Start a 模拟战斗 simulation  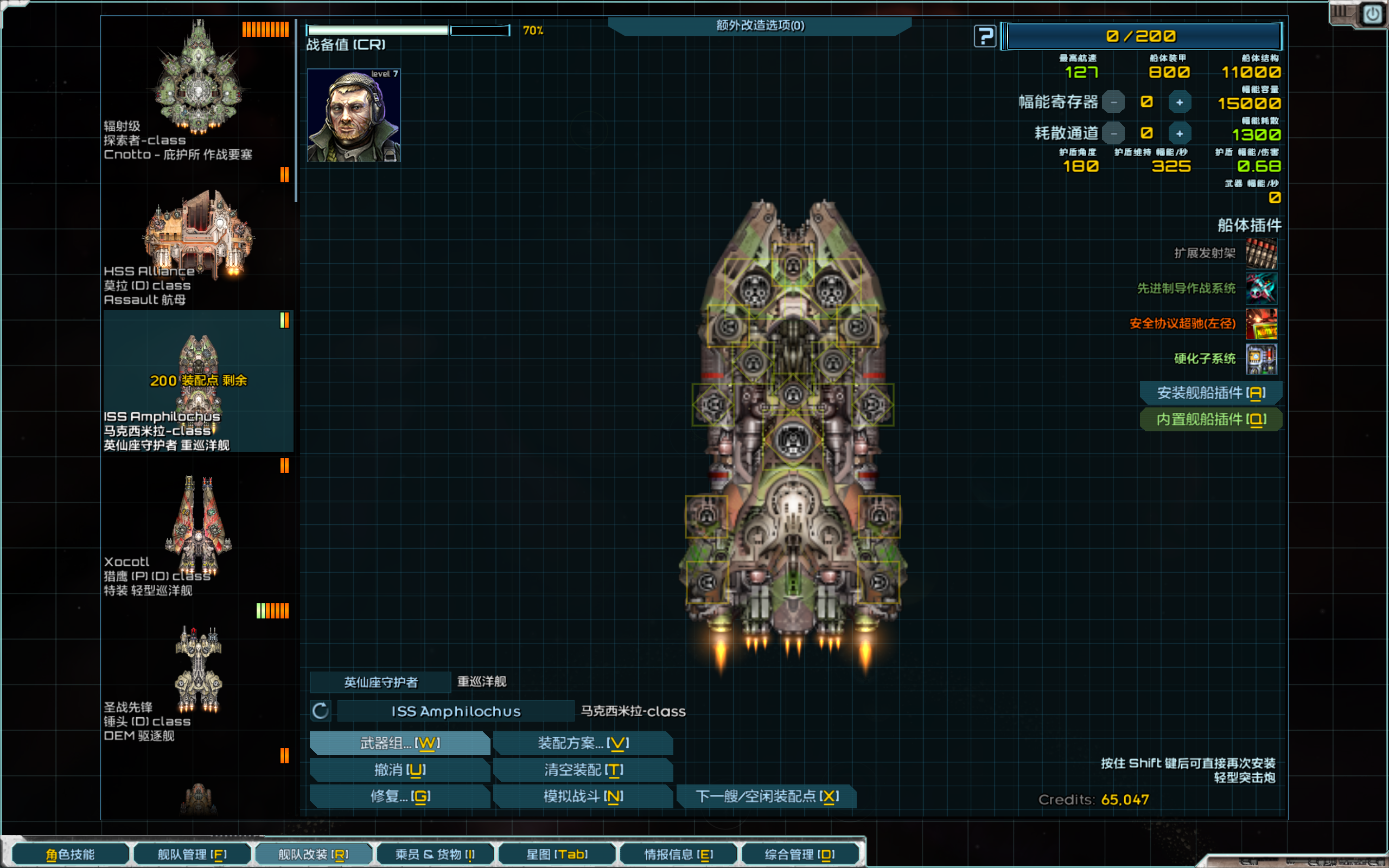pyautogui.click(x=583, y=796)
